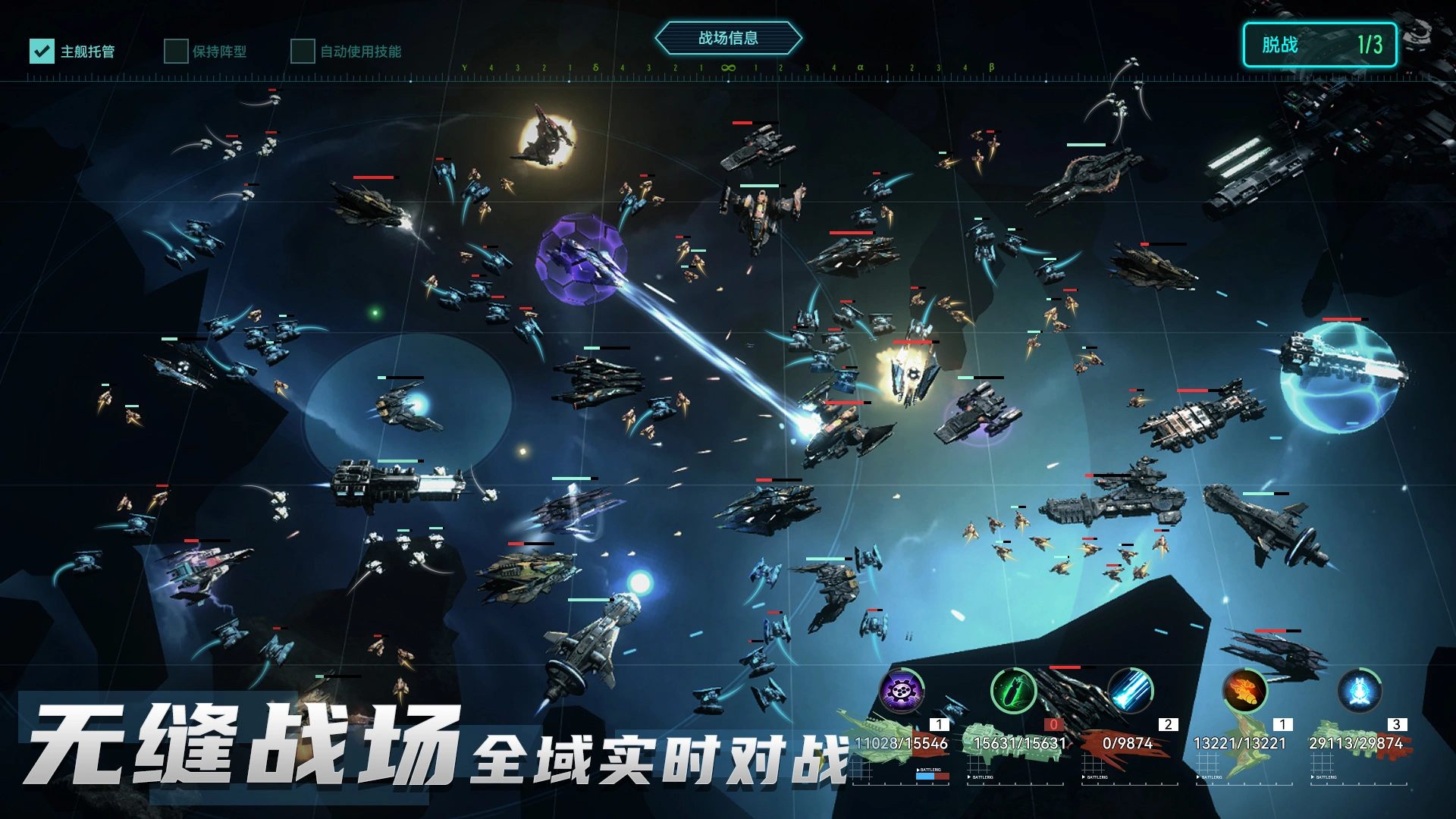1456x819 pixels.
Task: Open the 战场信息 battlefield info panel
Action: (730, 38)
